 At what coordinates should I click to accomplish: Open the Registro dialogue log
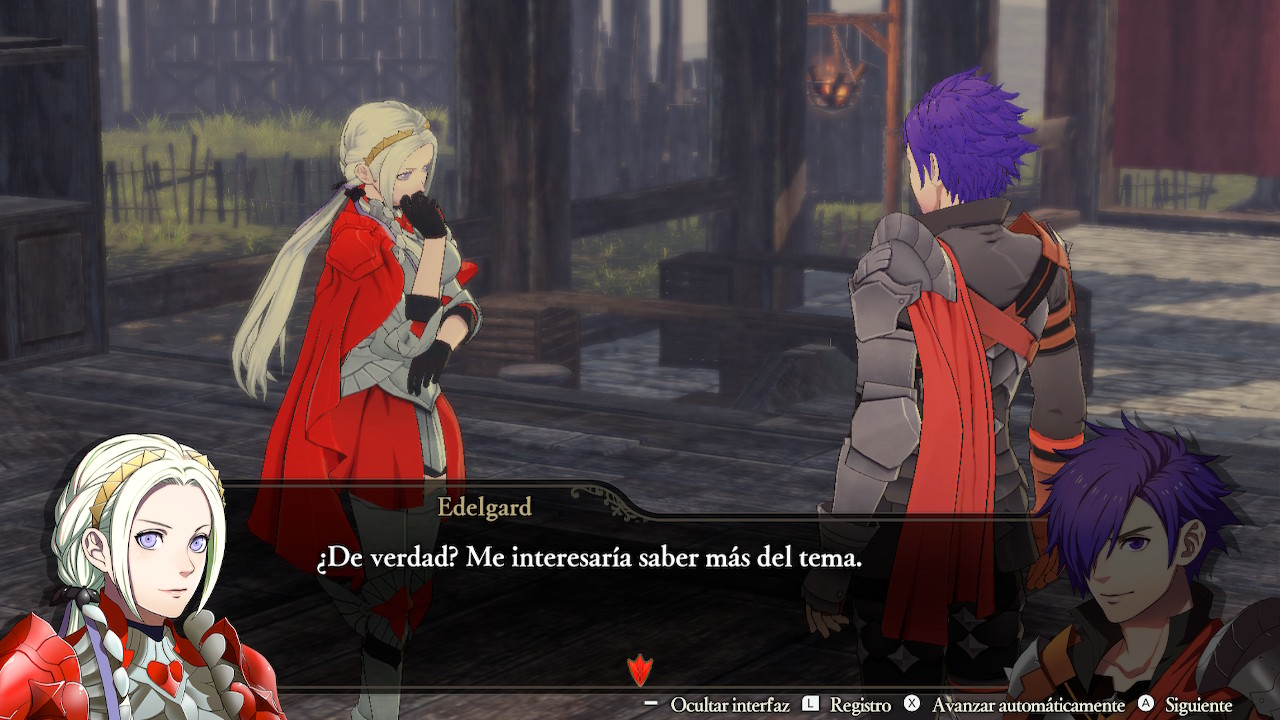pos(859,705)
